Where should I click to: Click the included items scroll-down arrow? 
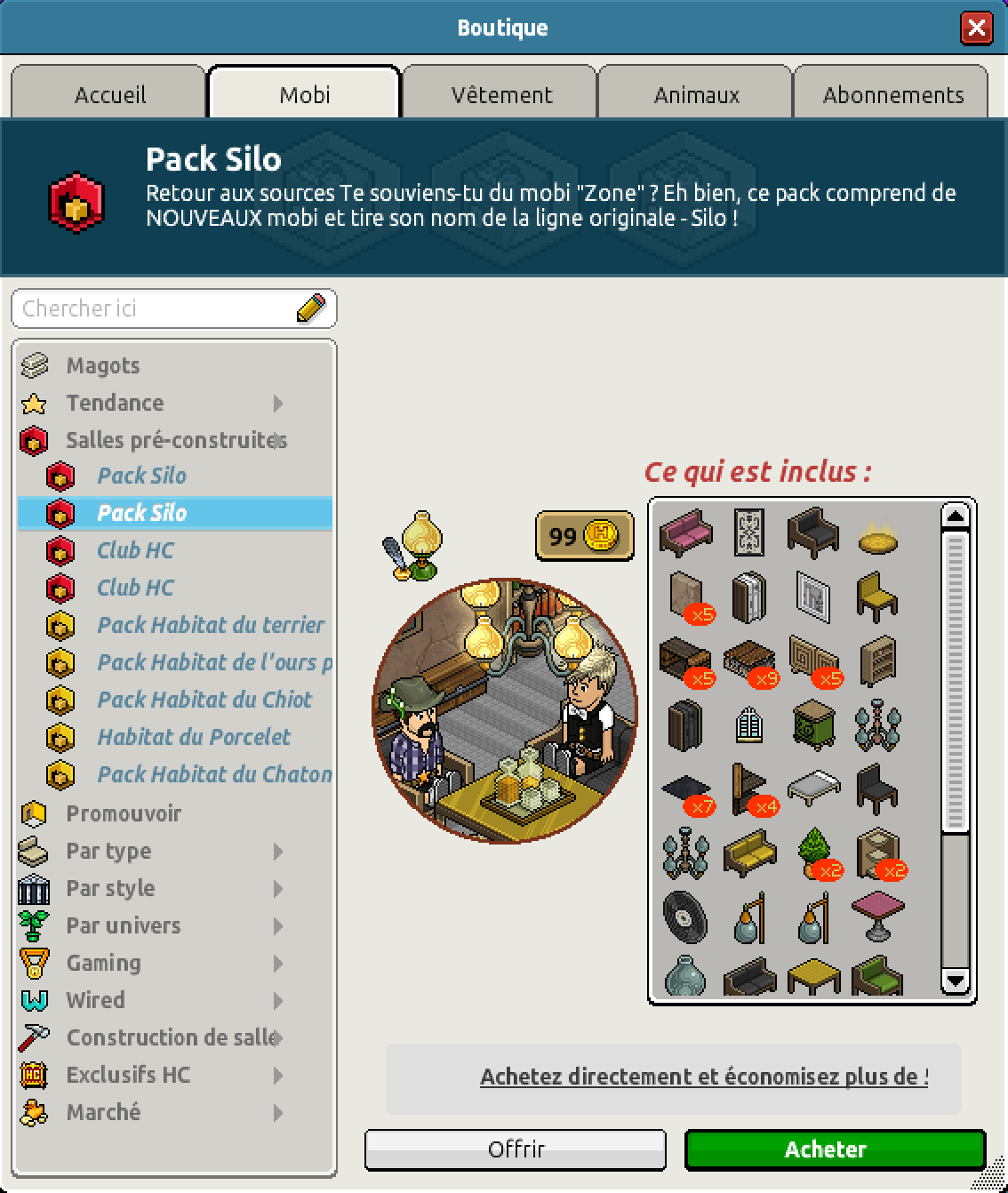click(955, 981)
